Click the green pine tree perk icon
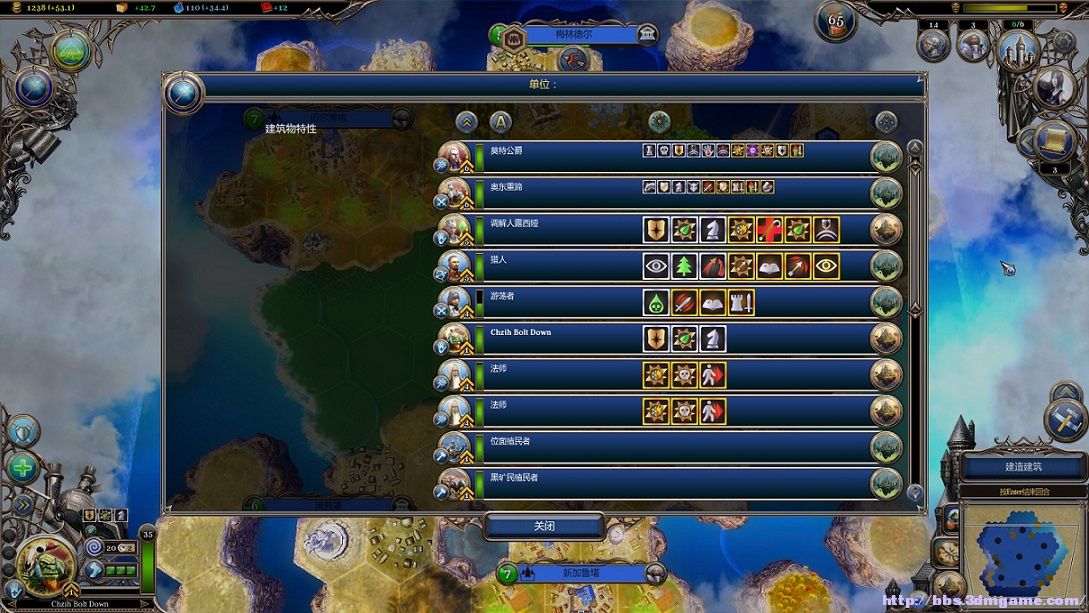Image resolution: width=1089 pixels, height=613 pixels. [x=684, y=266]
